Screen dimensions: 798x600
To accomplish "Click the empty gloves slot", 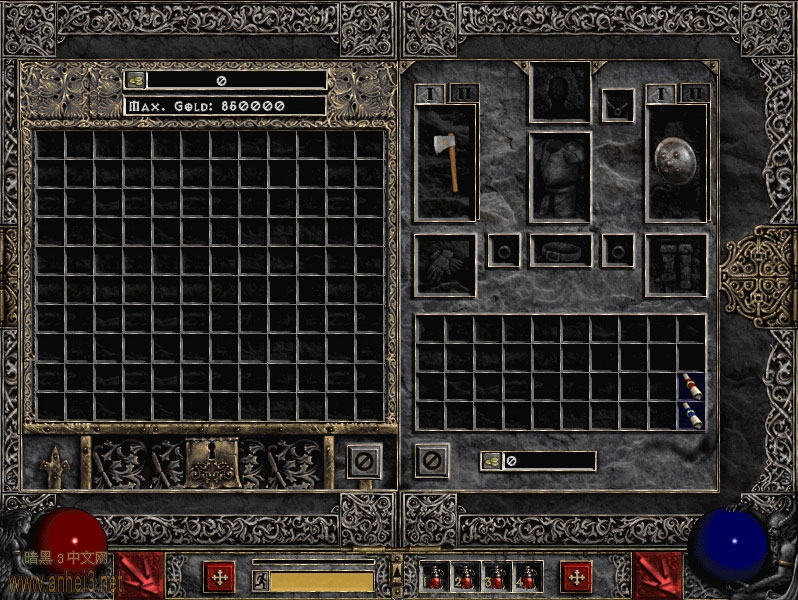I will click(x=445, y=265).
